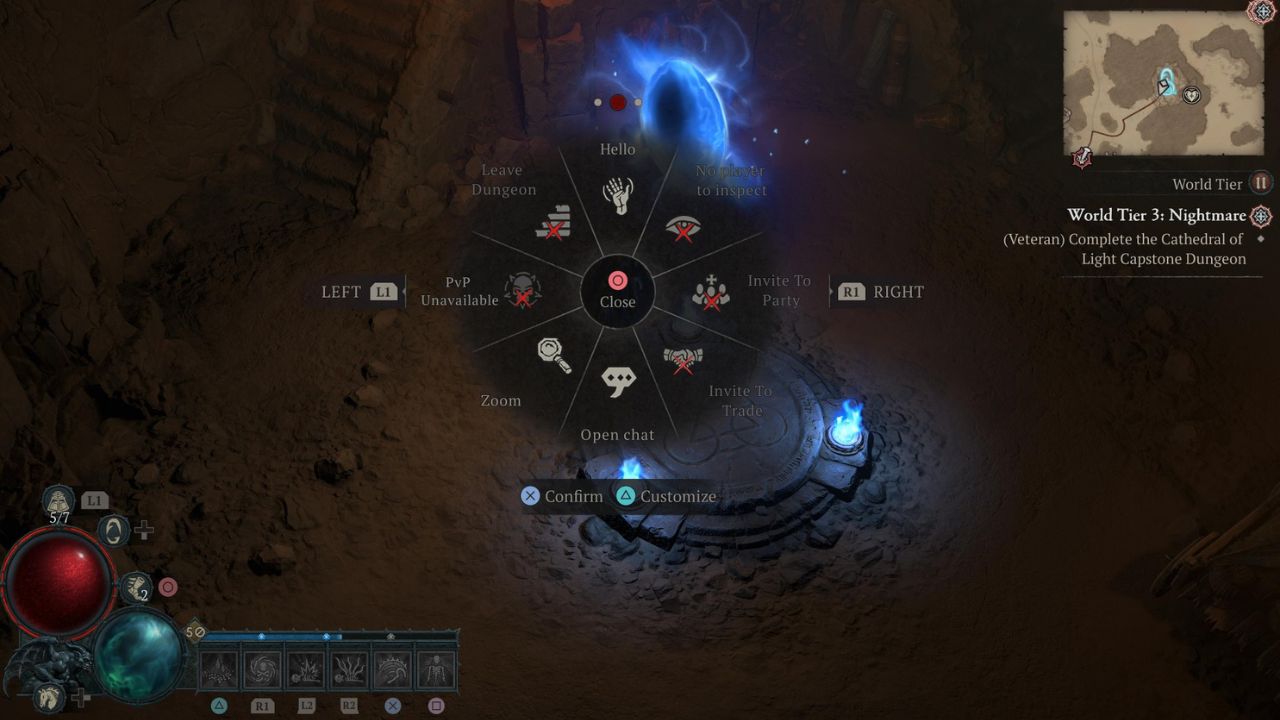Click the Invite To Party icon

(x=712, y=292)
